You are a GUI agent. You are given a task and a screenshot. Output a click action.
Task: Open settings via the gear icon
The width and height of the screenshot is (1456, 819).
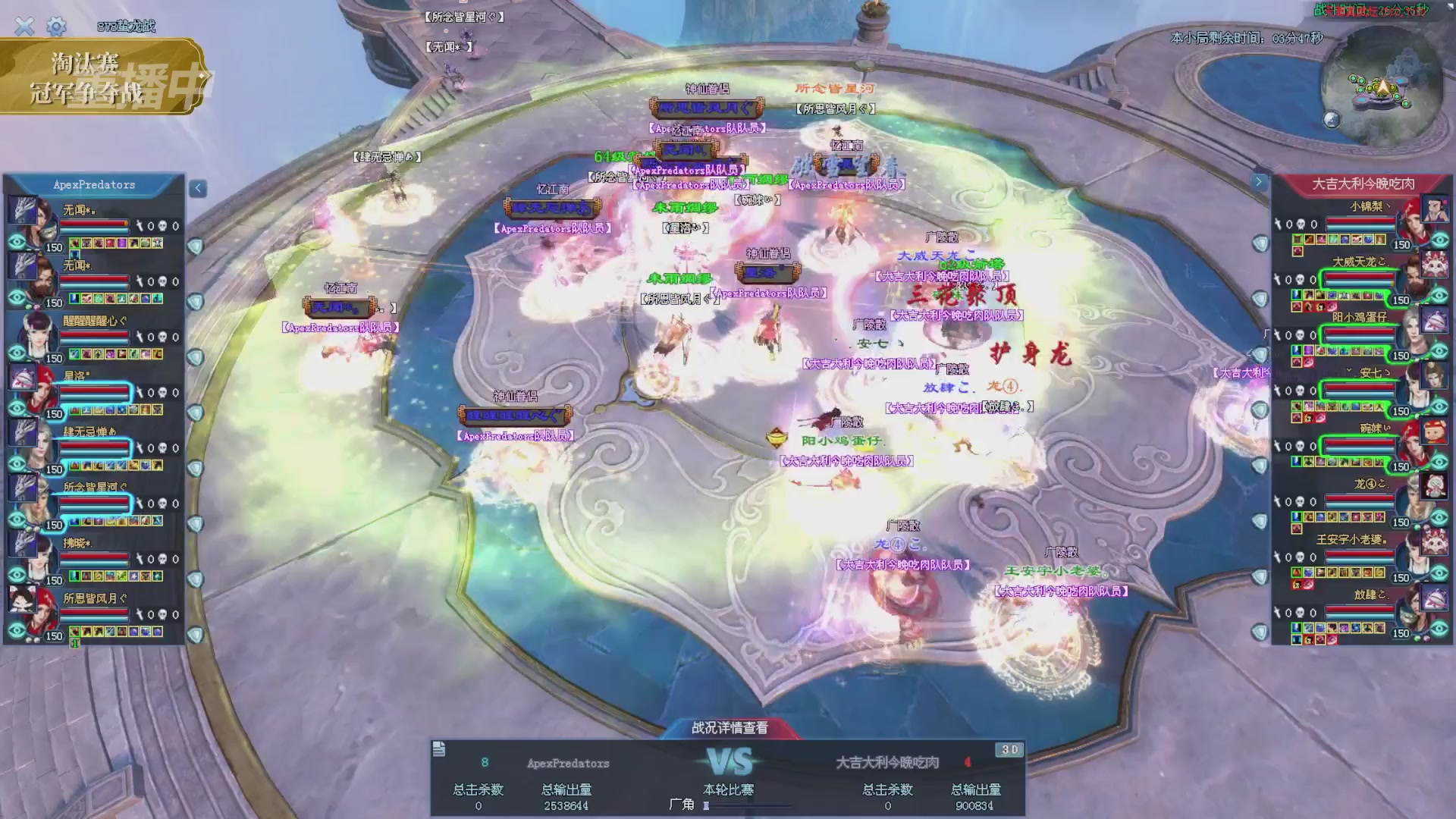(56, 27)
